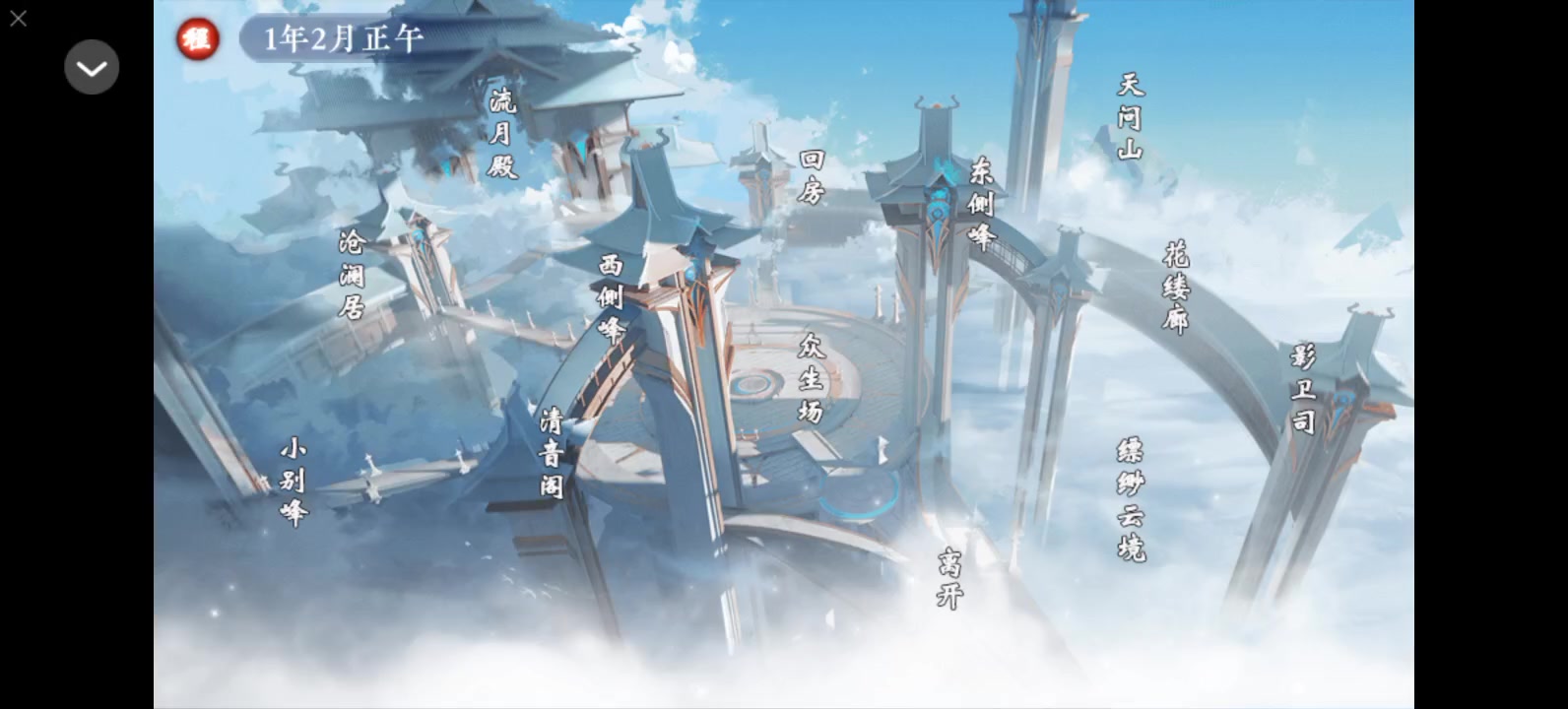Click the X to close the map

(x=18, y=18)
